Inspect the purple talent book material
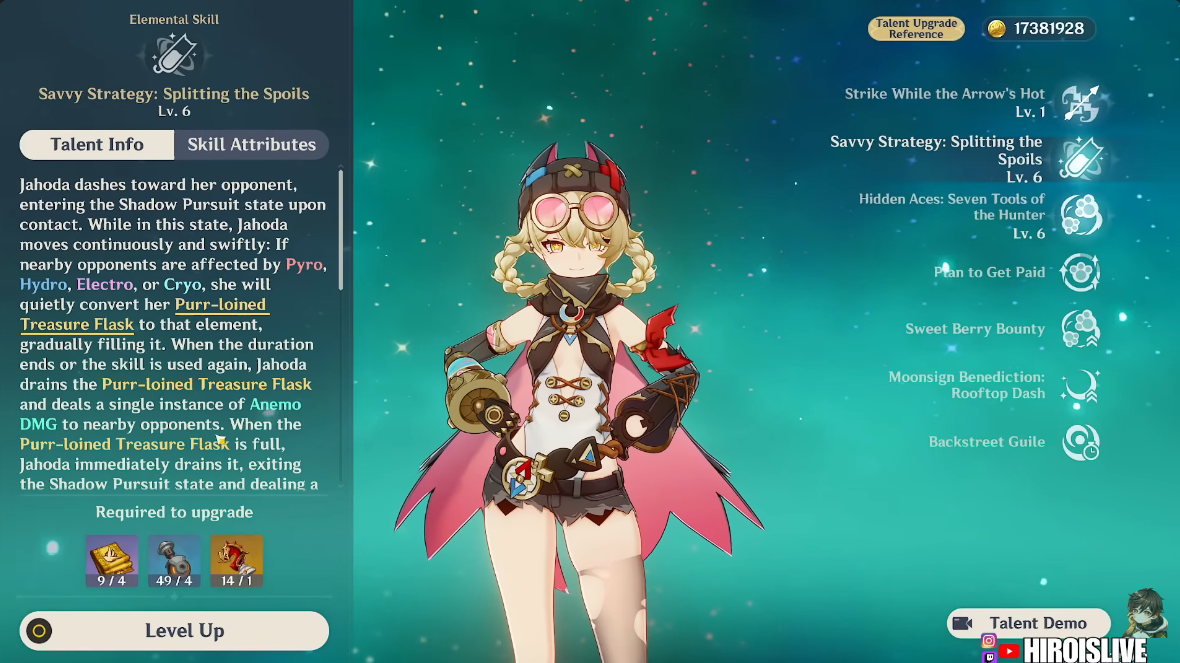The image size is (1180, 663). pos(112,560)
